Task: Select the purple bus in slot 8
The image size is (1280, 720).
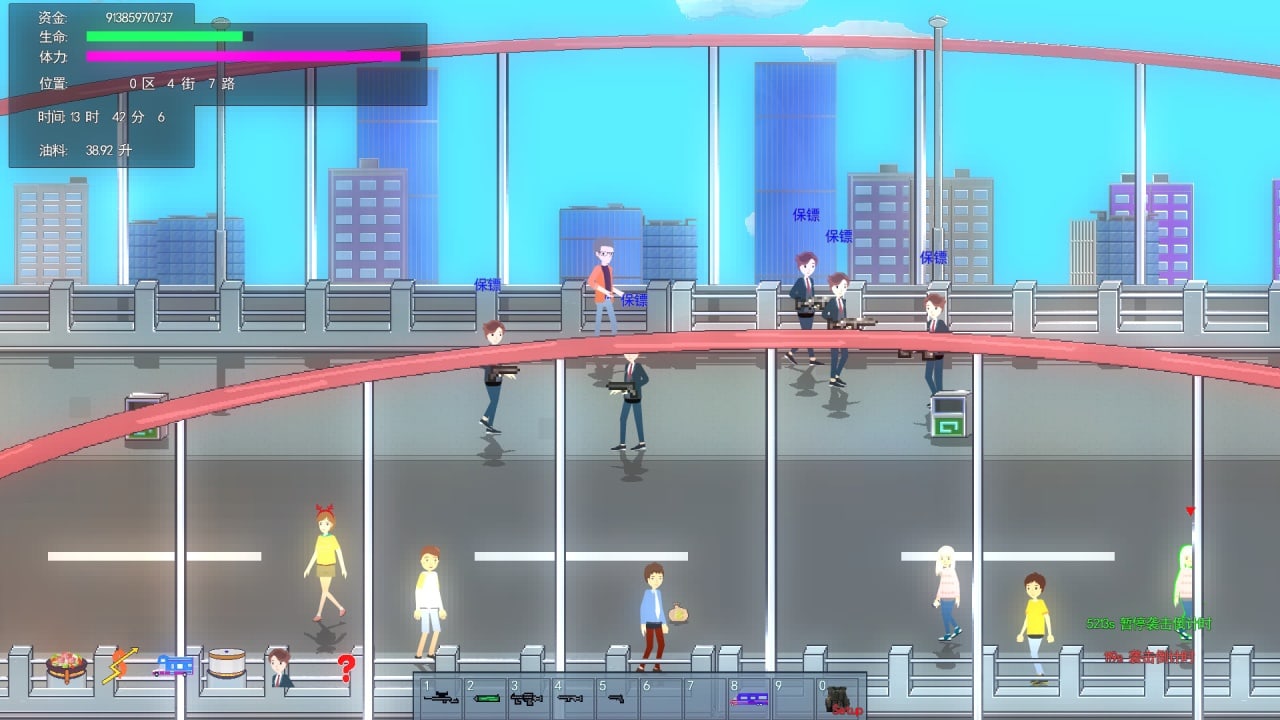Action: tap(749, 699)
